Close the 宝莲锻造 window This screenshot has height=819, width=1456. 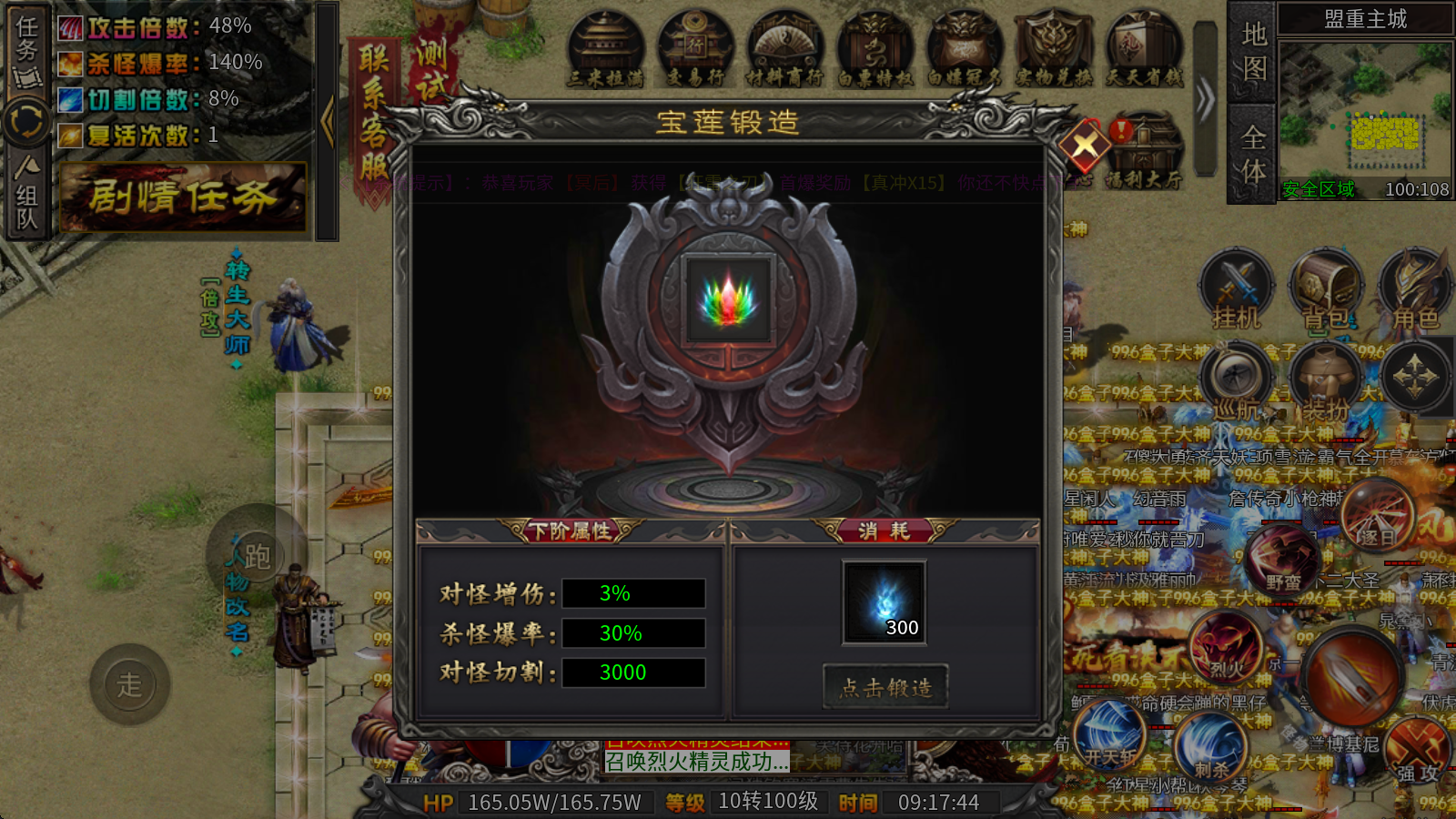pyautogui.click(x=1085, y=144)
